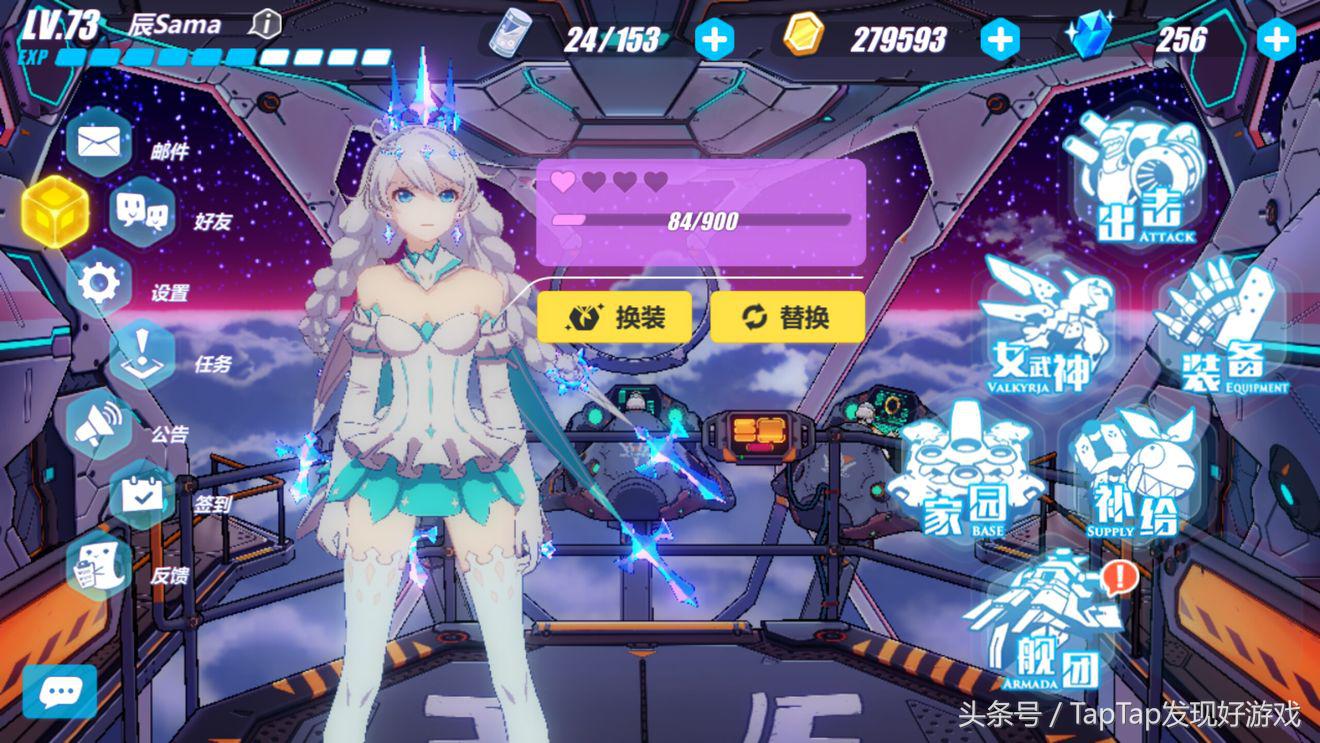Add stamina with the plus button
The width and height of the screenshot is (1320, 743).
[x=713, y=40]
